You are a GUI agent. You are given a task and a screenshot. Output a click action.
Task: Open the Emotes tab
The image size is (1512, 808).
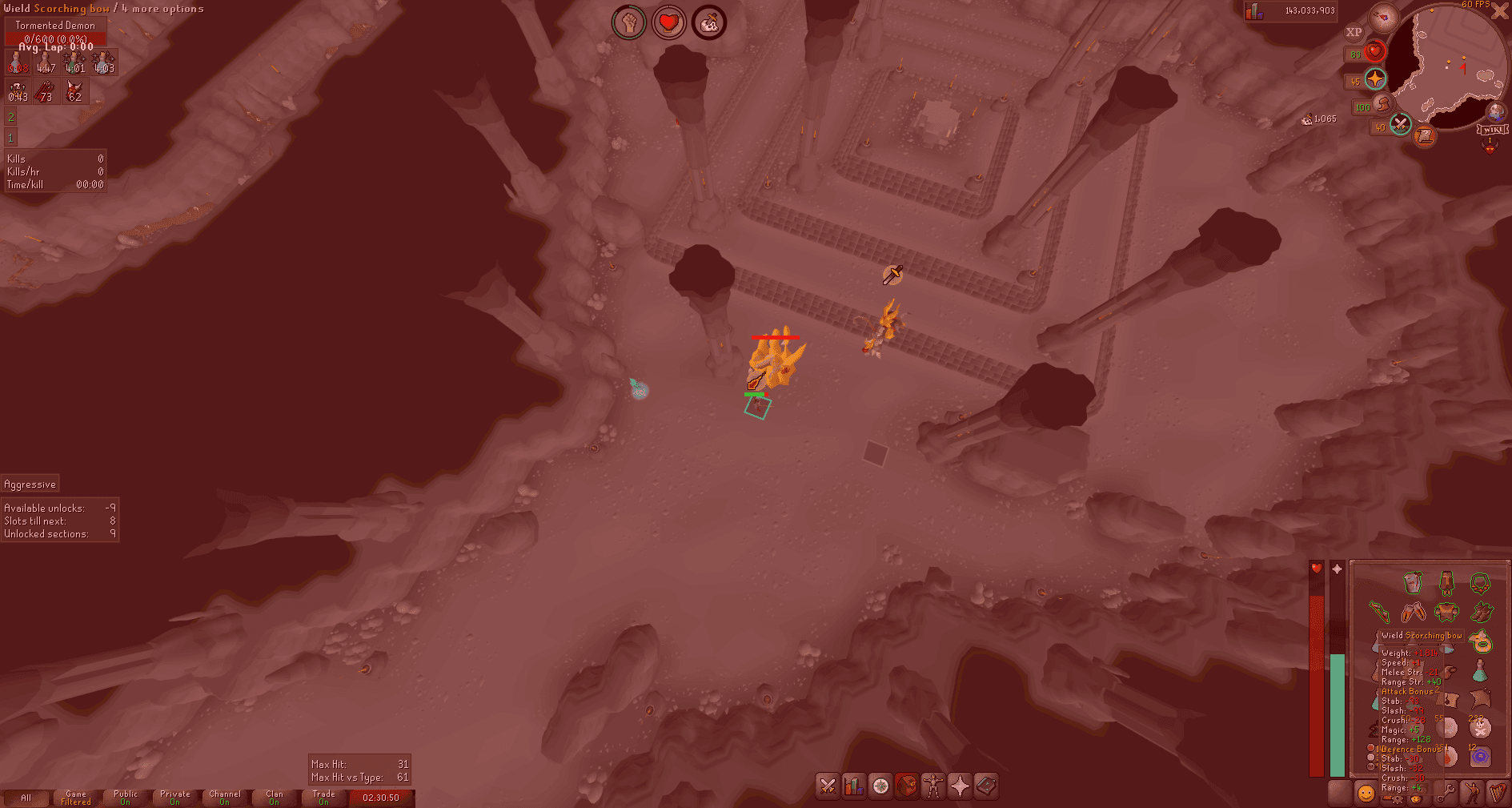point(1472,794)
